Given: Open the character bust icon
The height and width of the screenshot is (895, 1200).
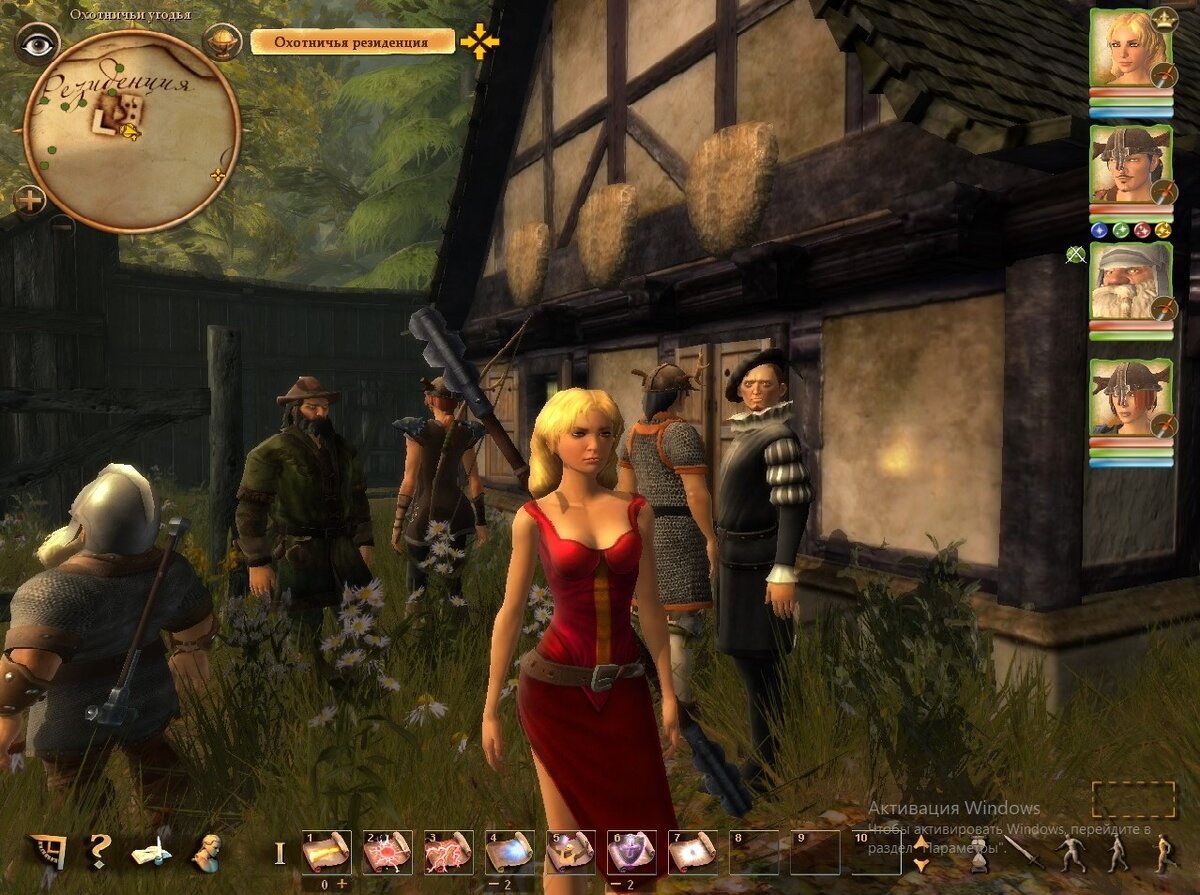Looking at the screenshot, I should (207, 852).
